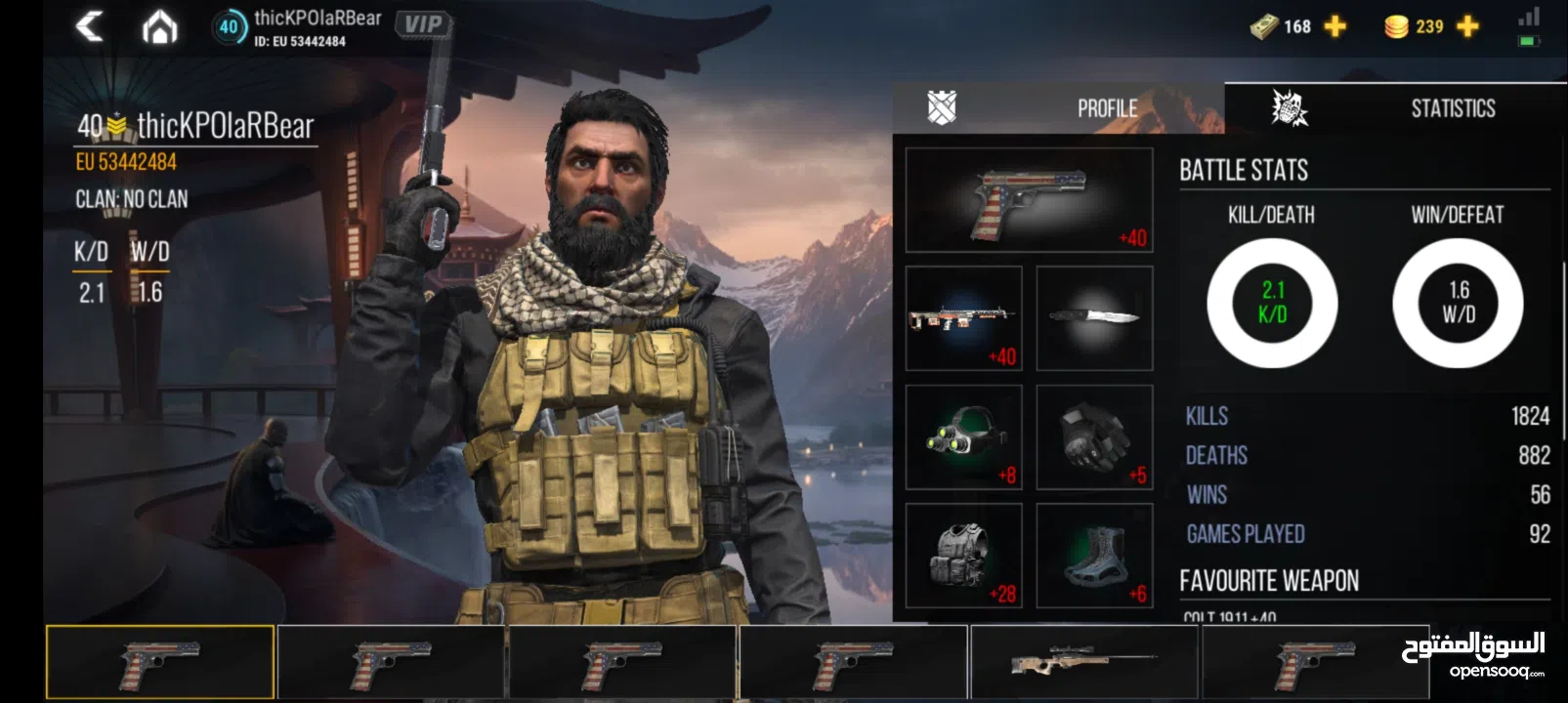The width and height of the screenshot is (1568, 703).
Task: Tap the armored vest showing +28
Action: coord(963,556)
